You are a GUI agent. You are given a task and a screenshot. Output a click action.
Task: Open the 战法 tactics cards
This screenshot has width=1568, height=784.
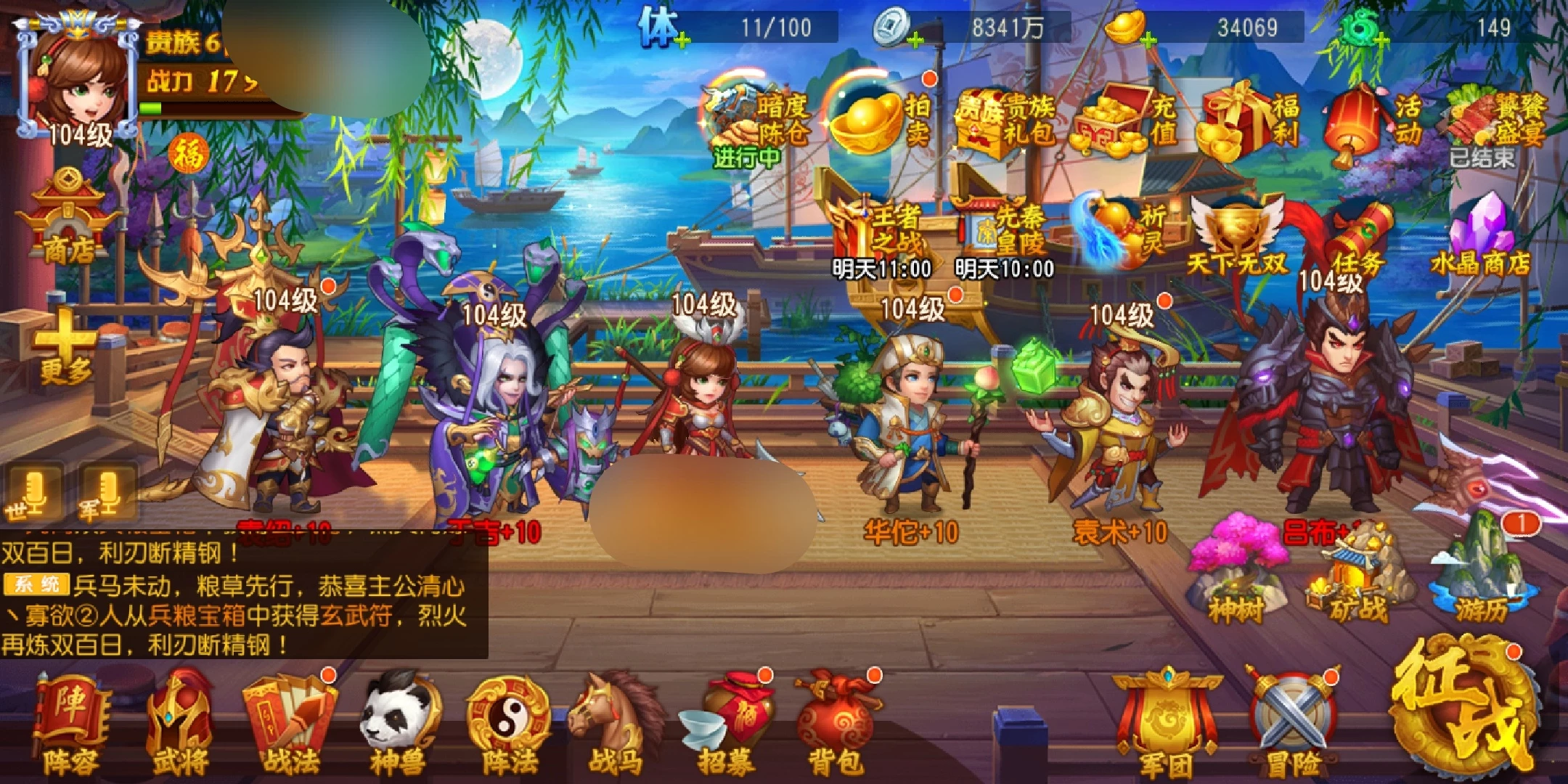pyautogui.click(x=289, y=722)
